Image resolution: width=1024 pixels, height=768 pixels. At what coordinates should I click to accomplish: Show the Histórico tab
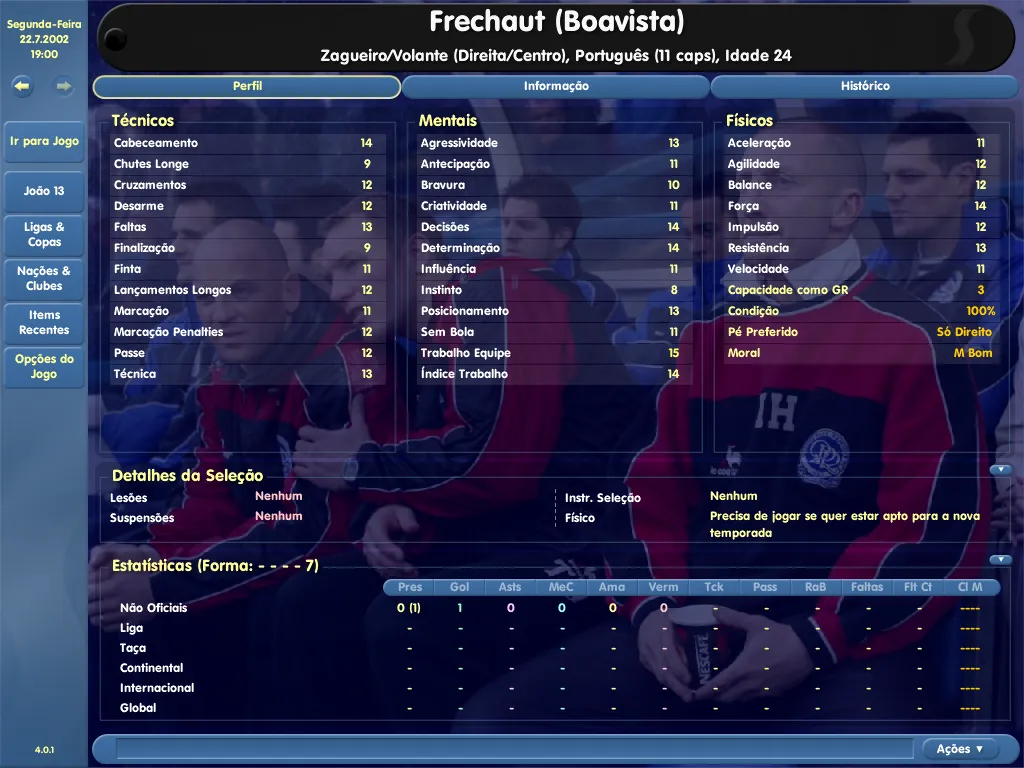[x=865, y=87]
